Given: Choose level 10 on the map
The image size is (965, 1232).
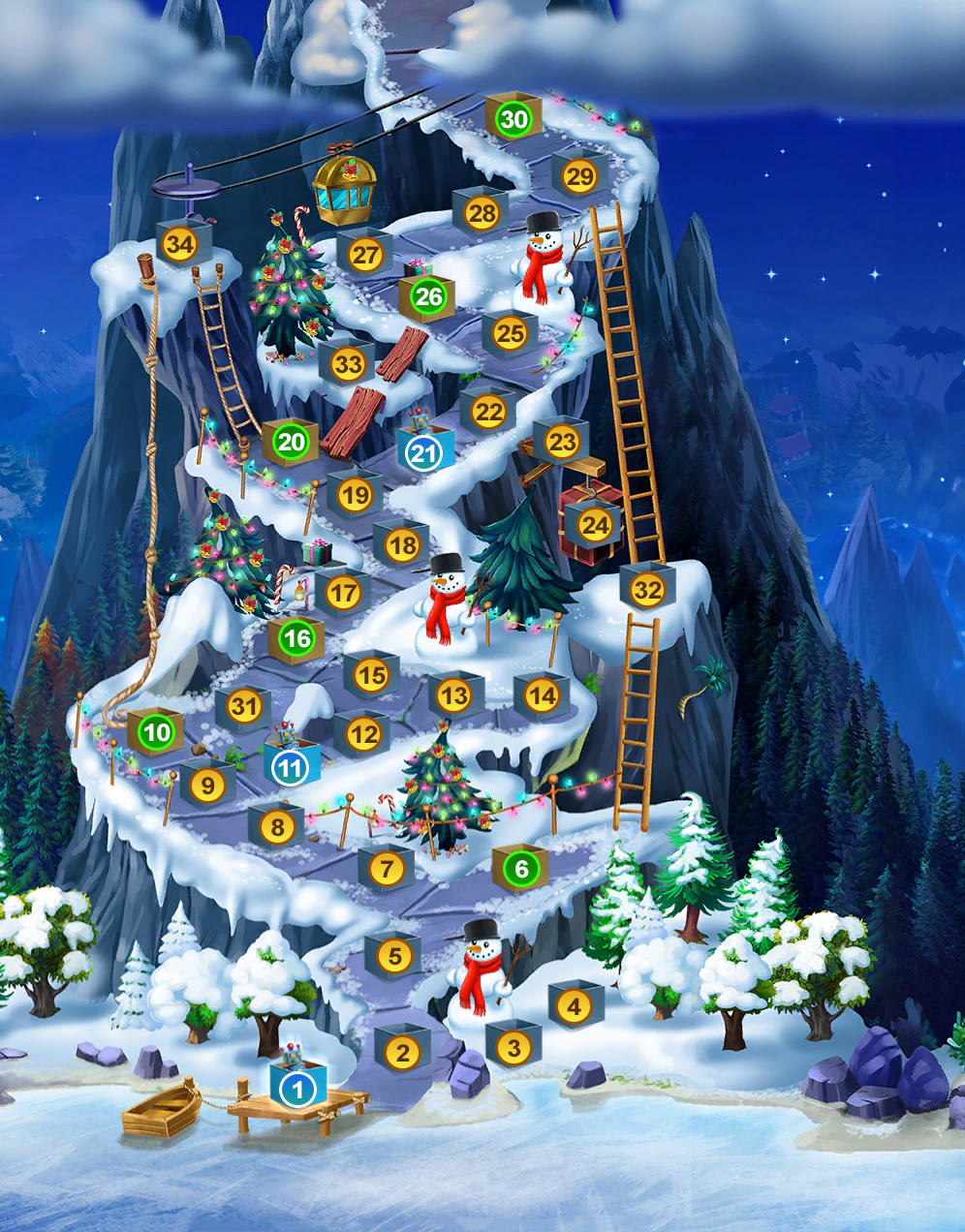Looking at the screenshot, I should point(156,732).
